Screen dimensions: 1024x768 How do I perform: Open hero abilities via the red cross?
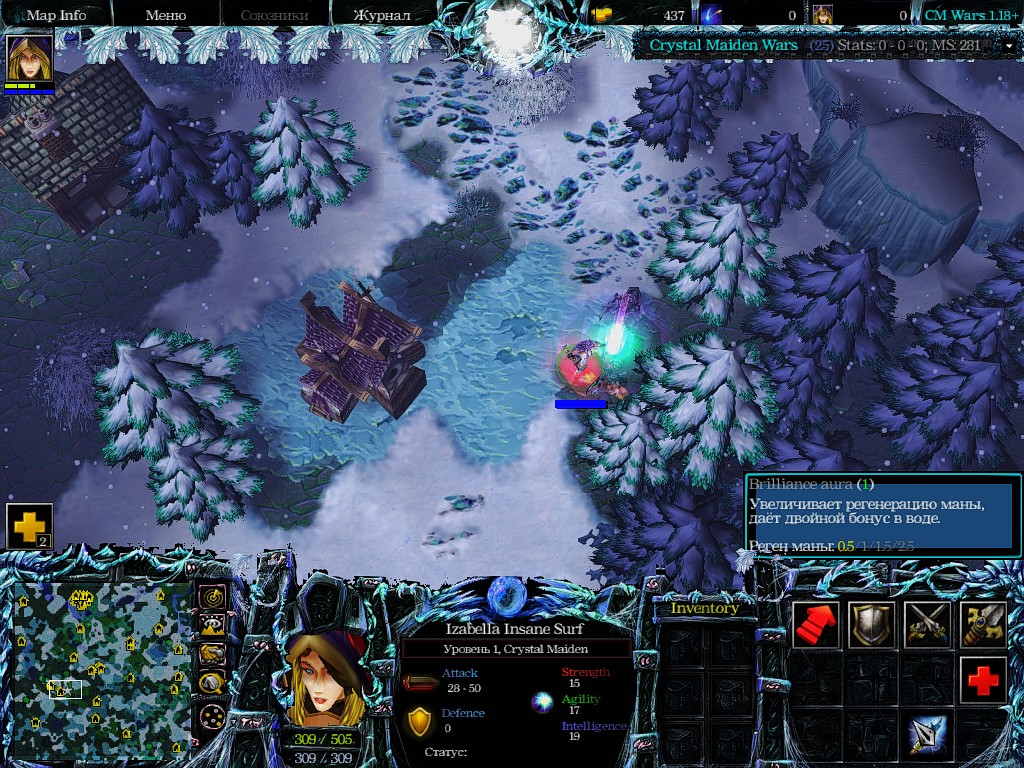(984, 681)
